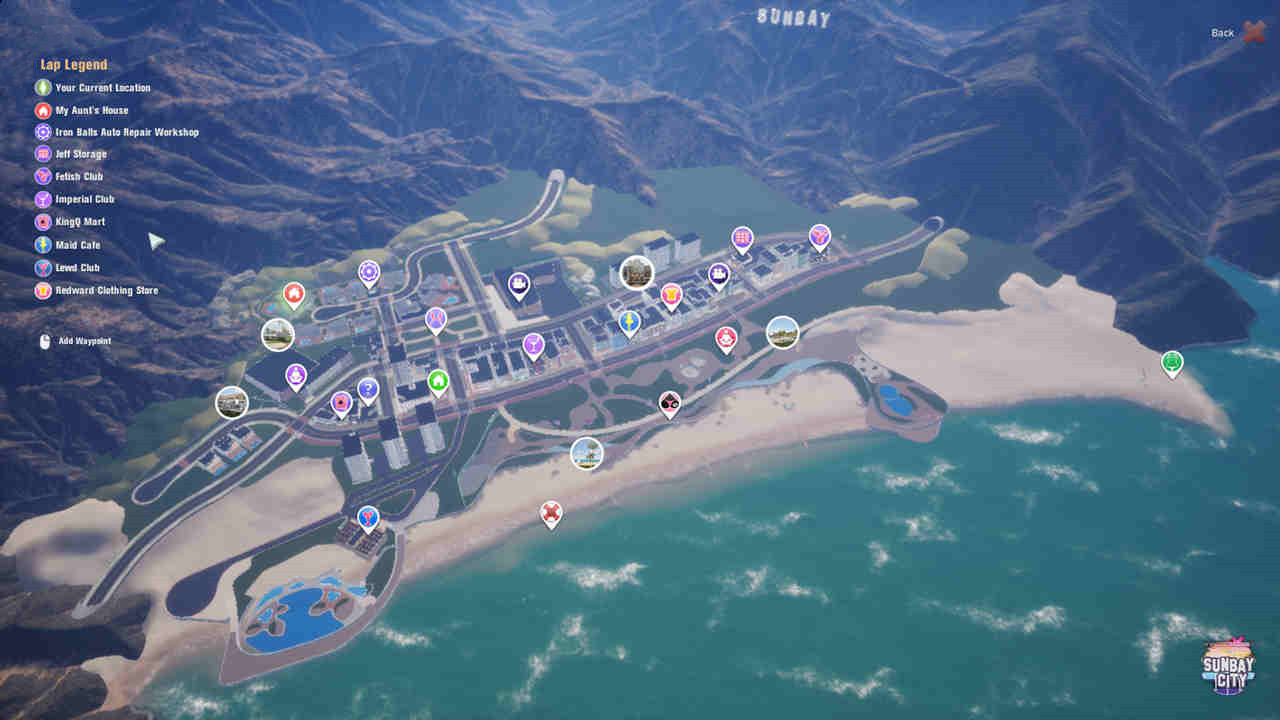Image resolution: width=1280 pixels, height=720 pixels.
Task: Select Maid Cafe legend entry
Action: [x=77, y=244]
